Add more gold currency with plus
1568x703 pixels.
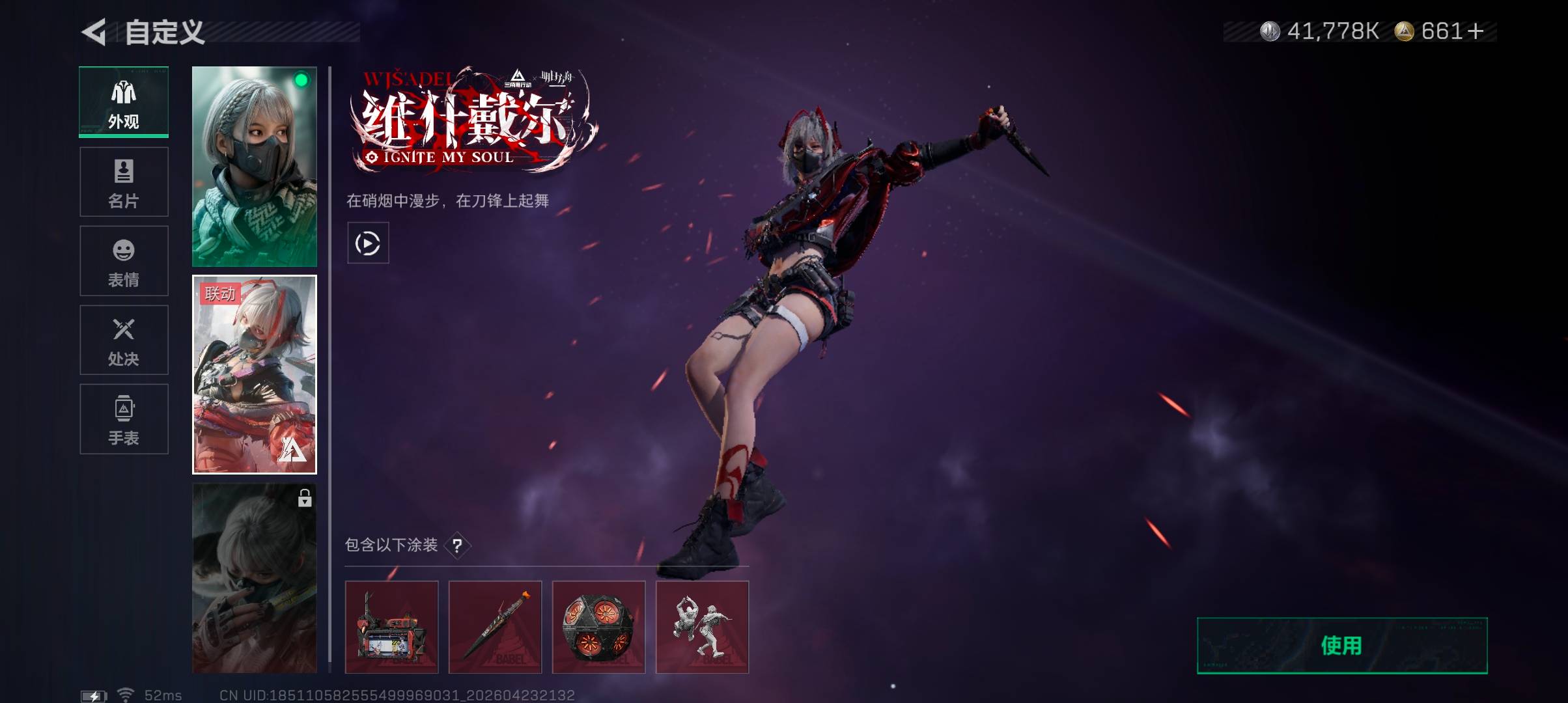1476,31
